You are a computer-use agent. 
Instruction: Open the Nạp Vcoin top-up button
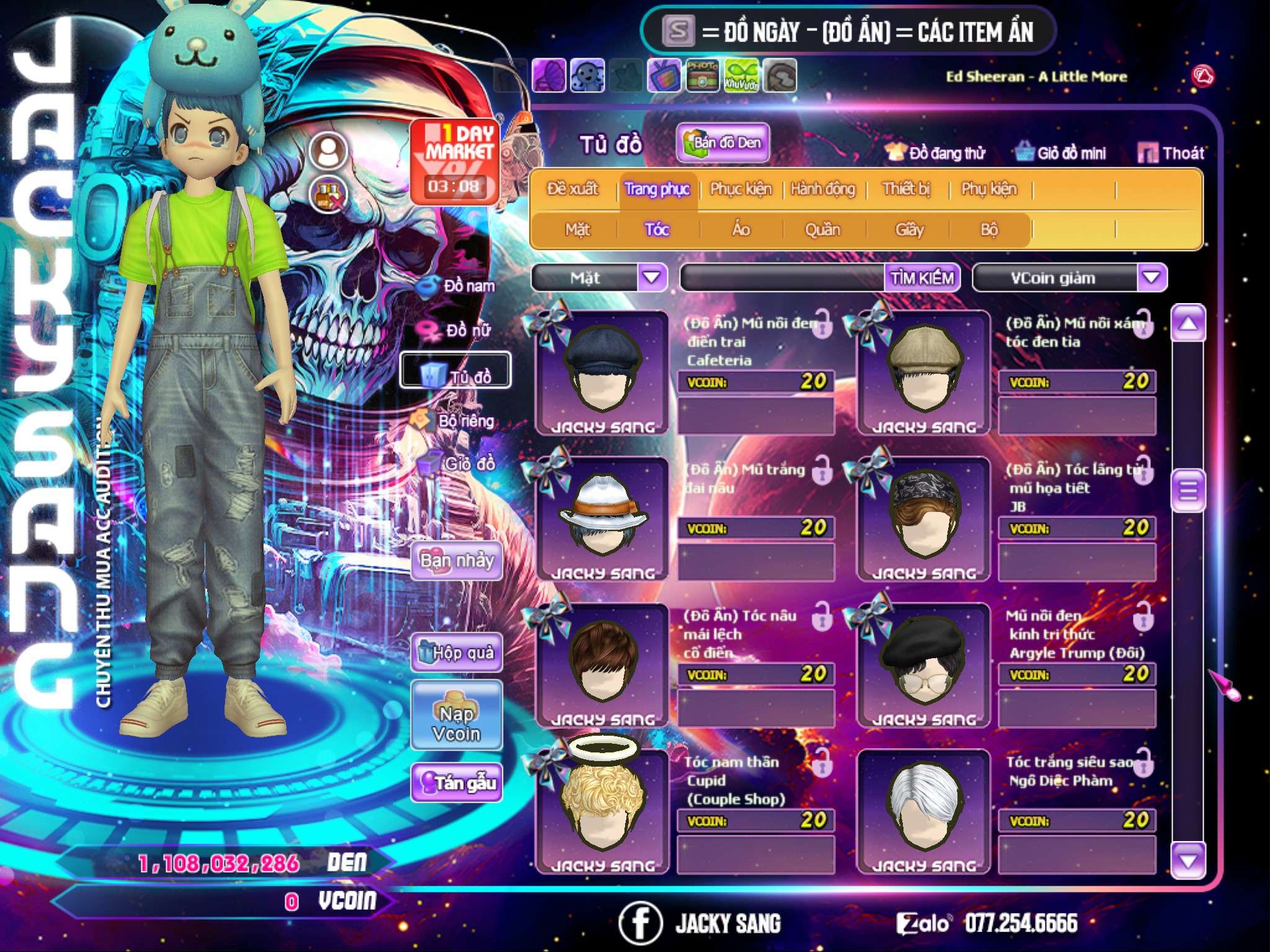click(456, 723)
